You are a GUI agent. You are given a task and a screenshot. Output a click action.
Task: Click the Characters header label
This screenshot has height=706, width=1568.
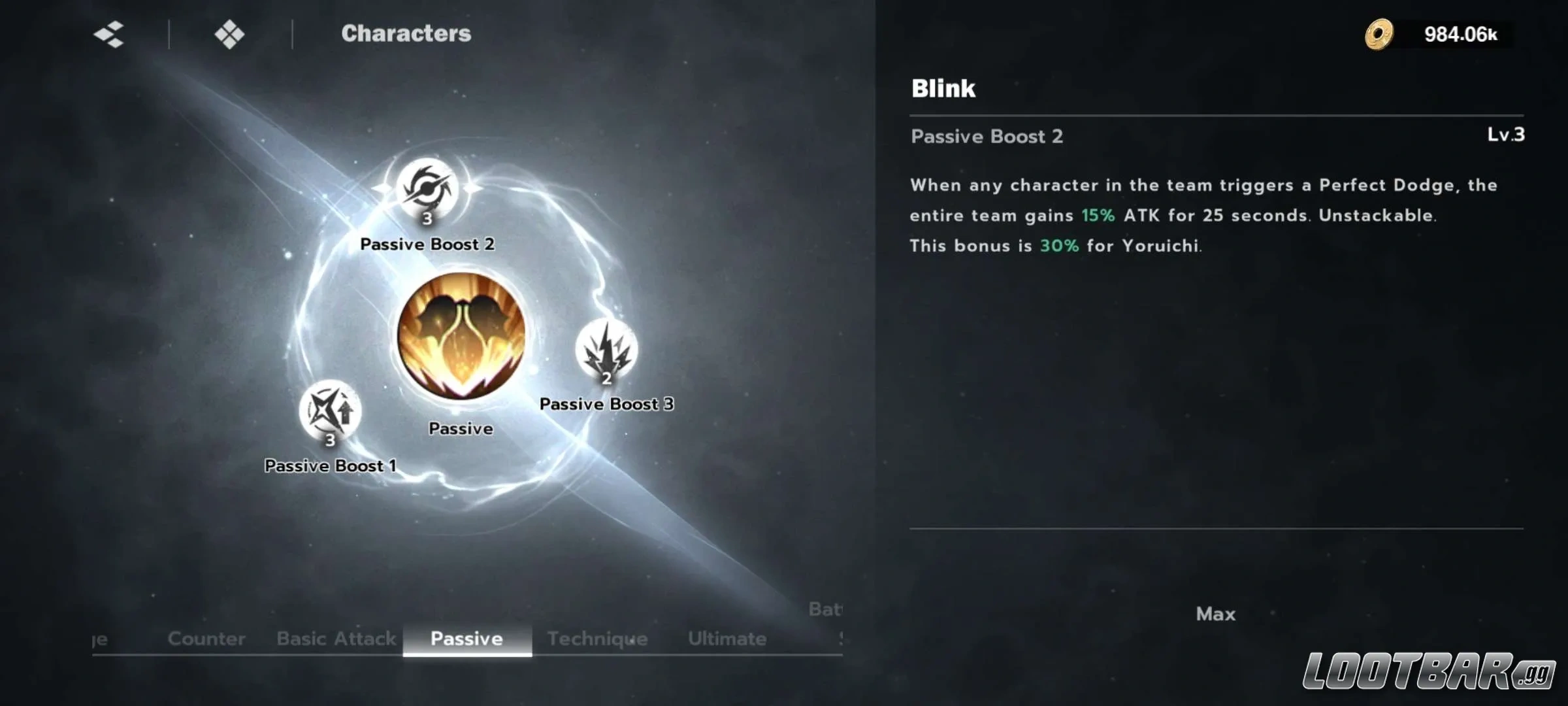(406, 33)
